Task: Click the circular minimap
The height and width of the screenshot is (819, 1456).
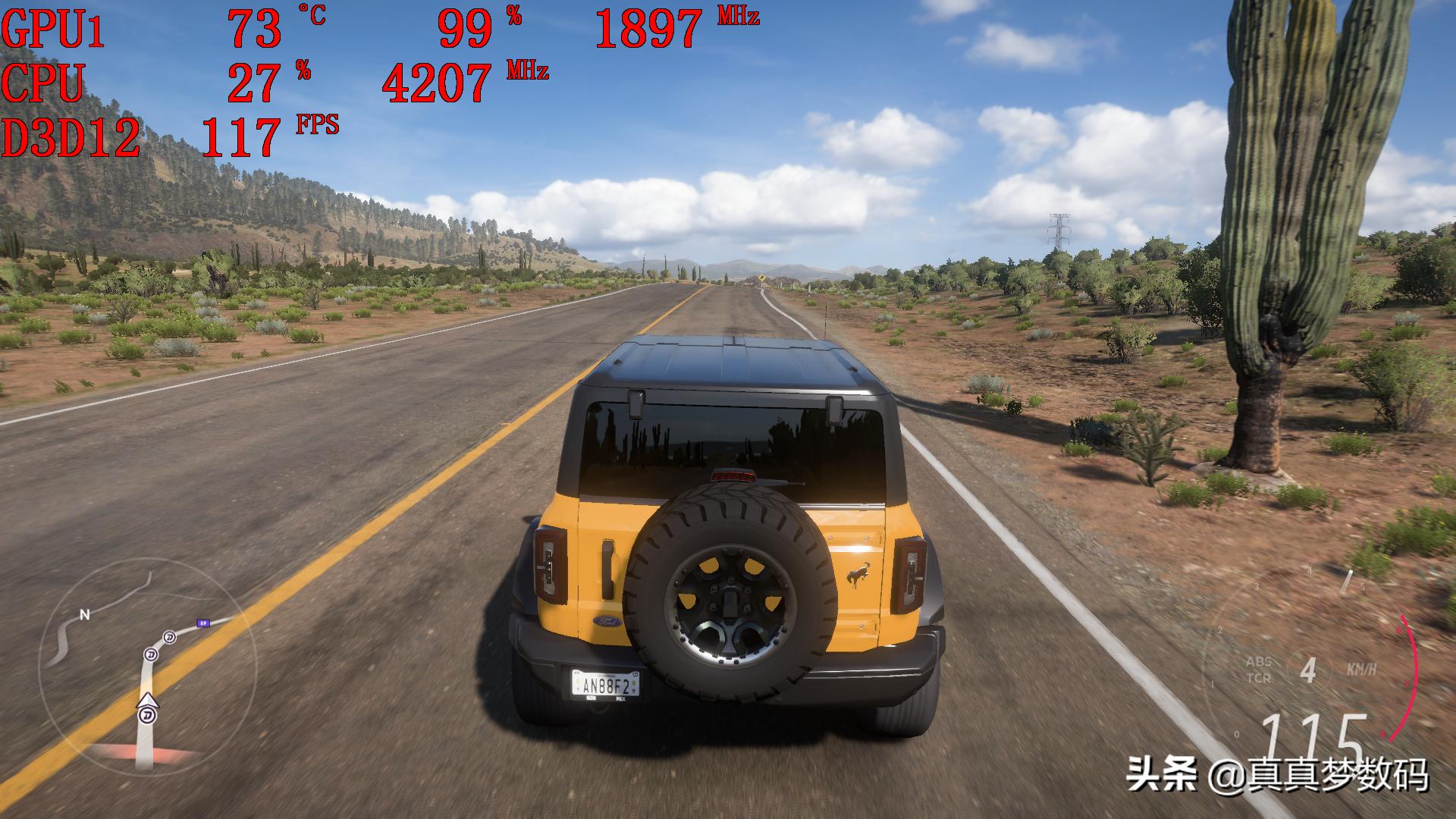Action: tap(146, 667)
